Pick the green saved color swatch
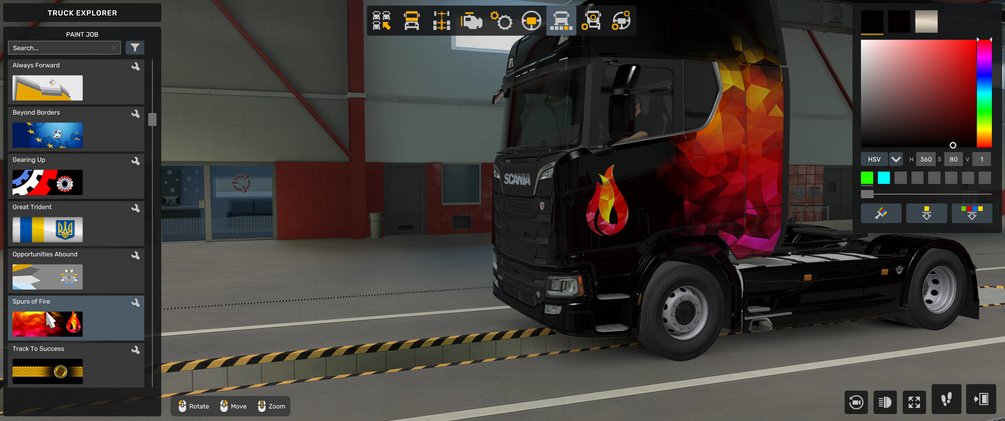 tap(867, 178)
